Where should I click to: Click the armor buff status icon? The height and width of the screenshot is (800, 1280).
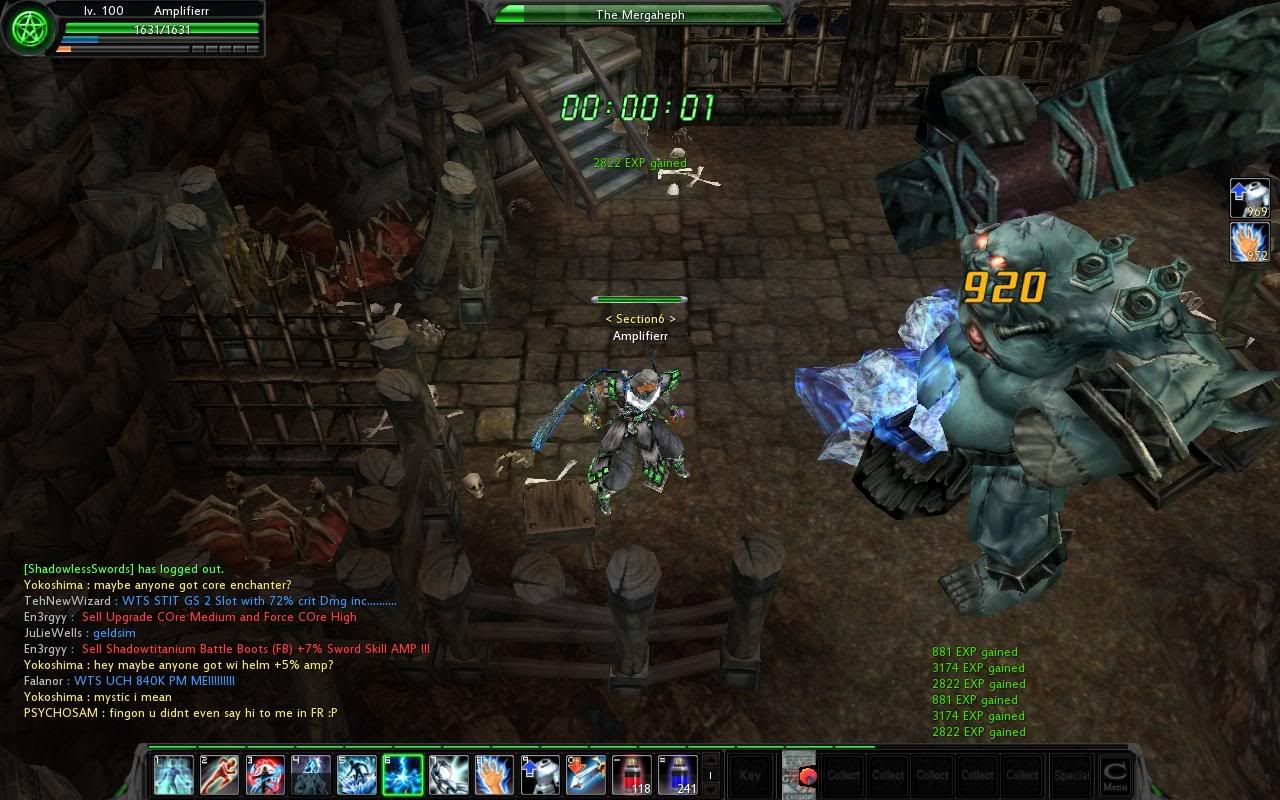[1250, 198]
